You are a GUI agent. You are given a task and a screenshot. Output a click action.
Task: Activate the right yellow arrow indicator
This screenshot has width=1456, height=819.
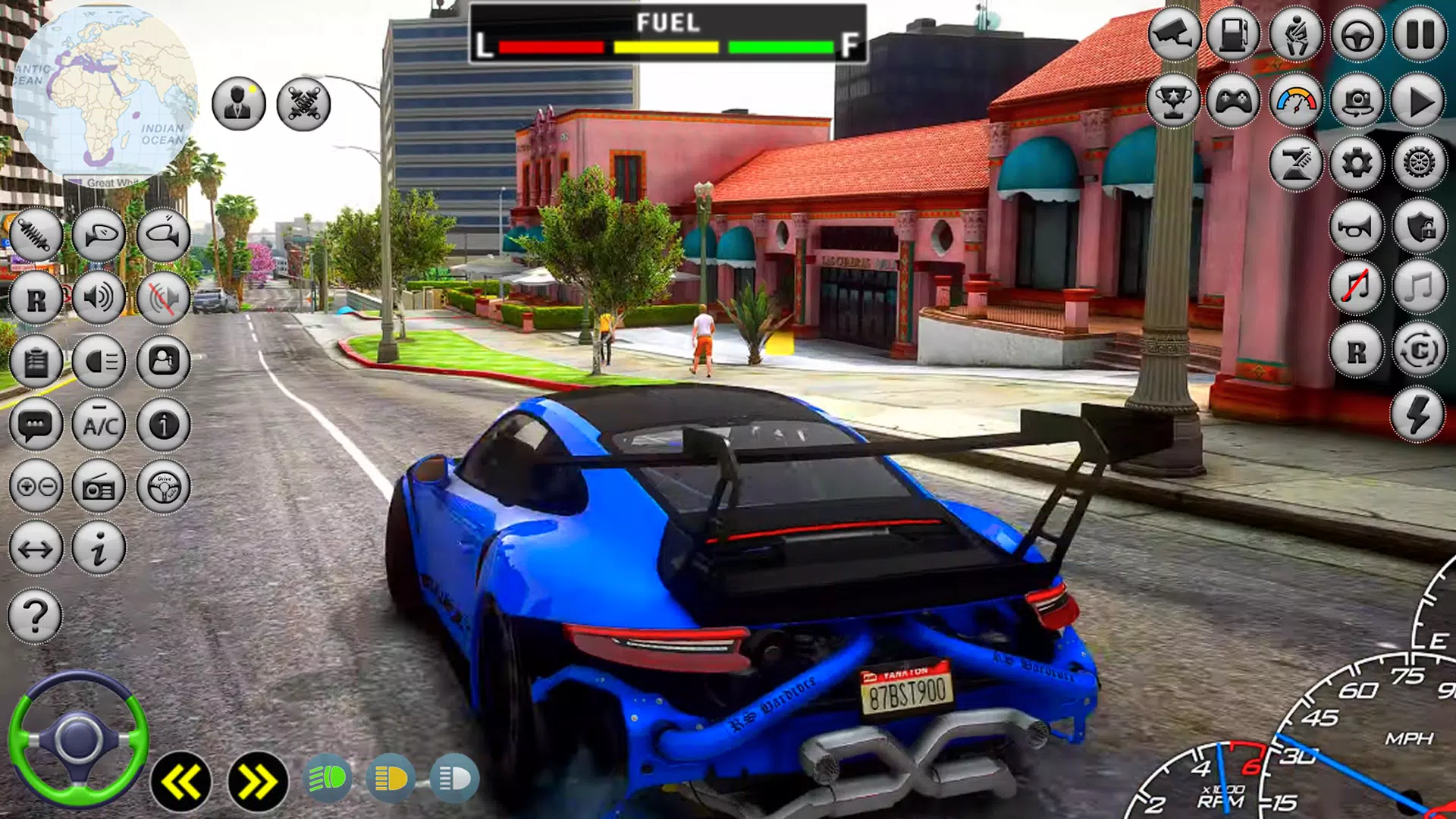tap(258, 781)
